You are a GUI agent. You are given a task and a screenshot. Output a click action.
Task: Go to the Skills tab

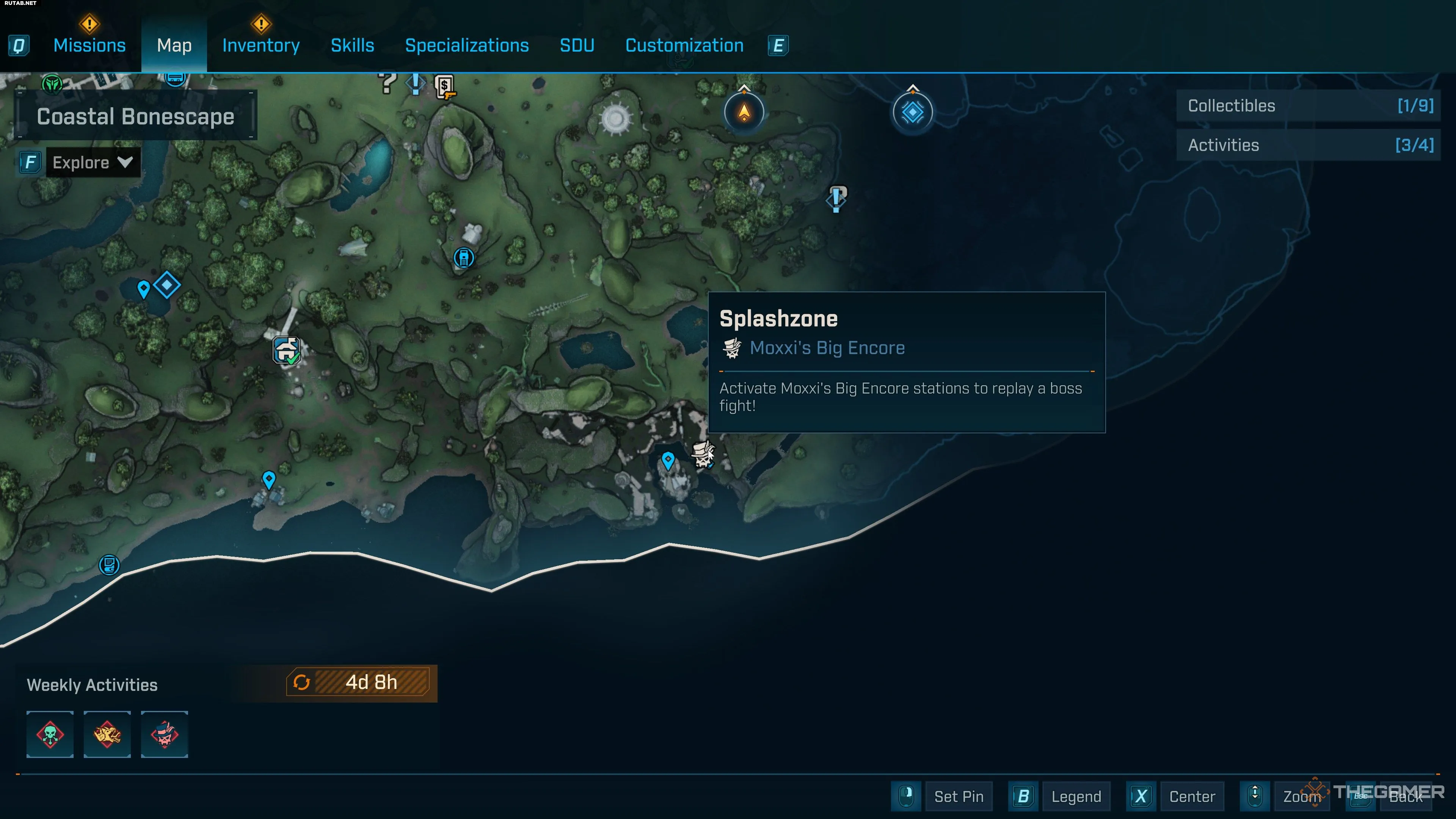point(352,45)
